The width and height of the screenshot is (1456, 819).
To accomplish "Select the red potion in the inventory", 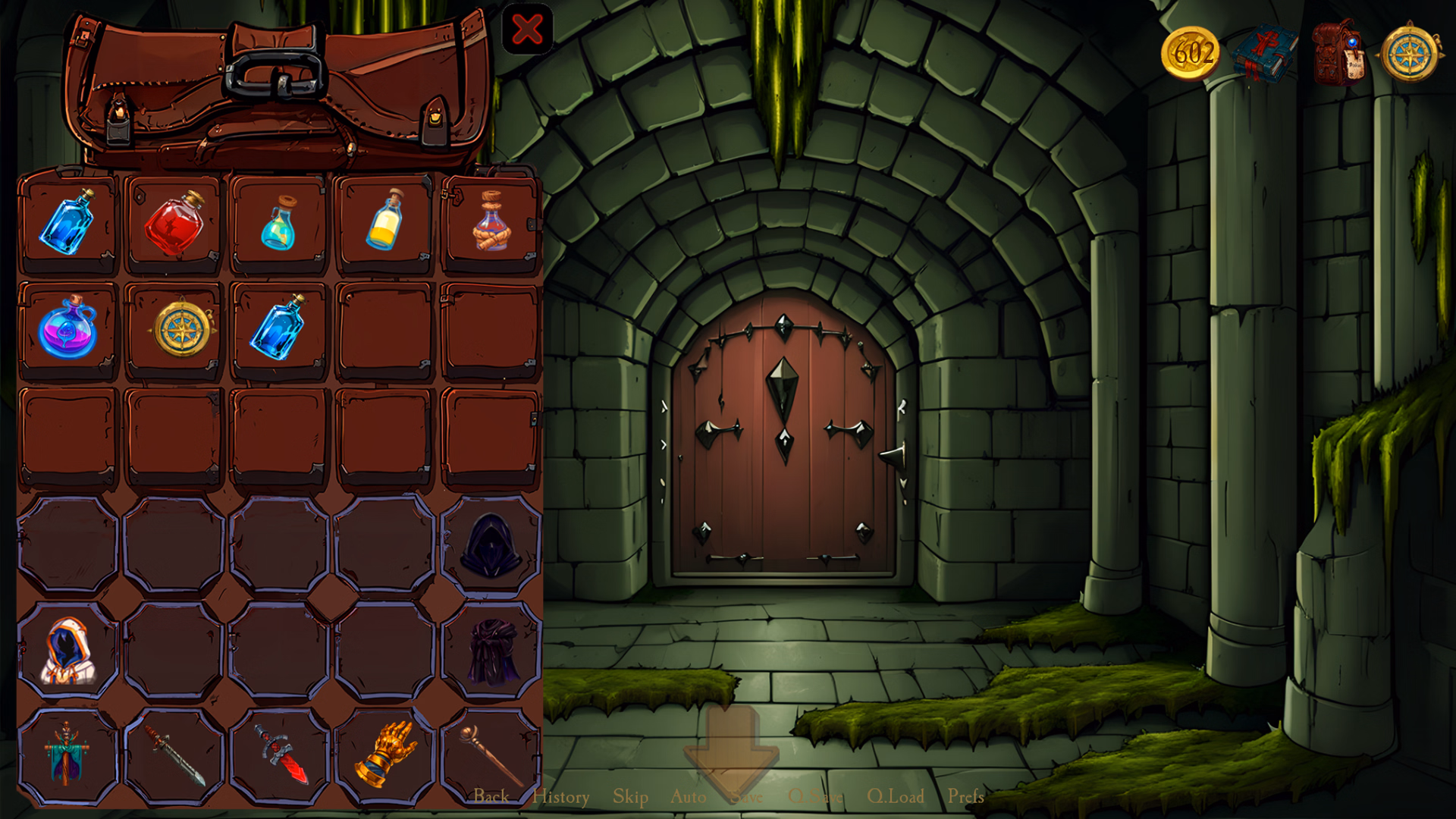I will (x=174, y=224).
